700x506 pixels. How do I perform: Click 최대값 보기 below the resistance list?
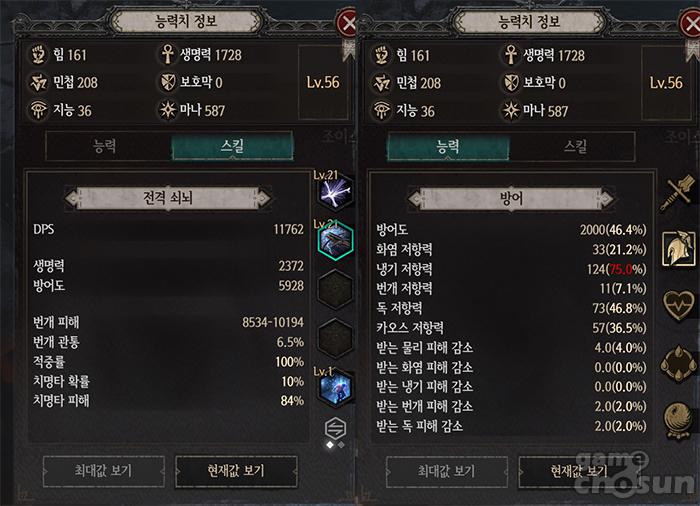pos(447,471)
